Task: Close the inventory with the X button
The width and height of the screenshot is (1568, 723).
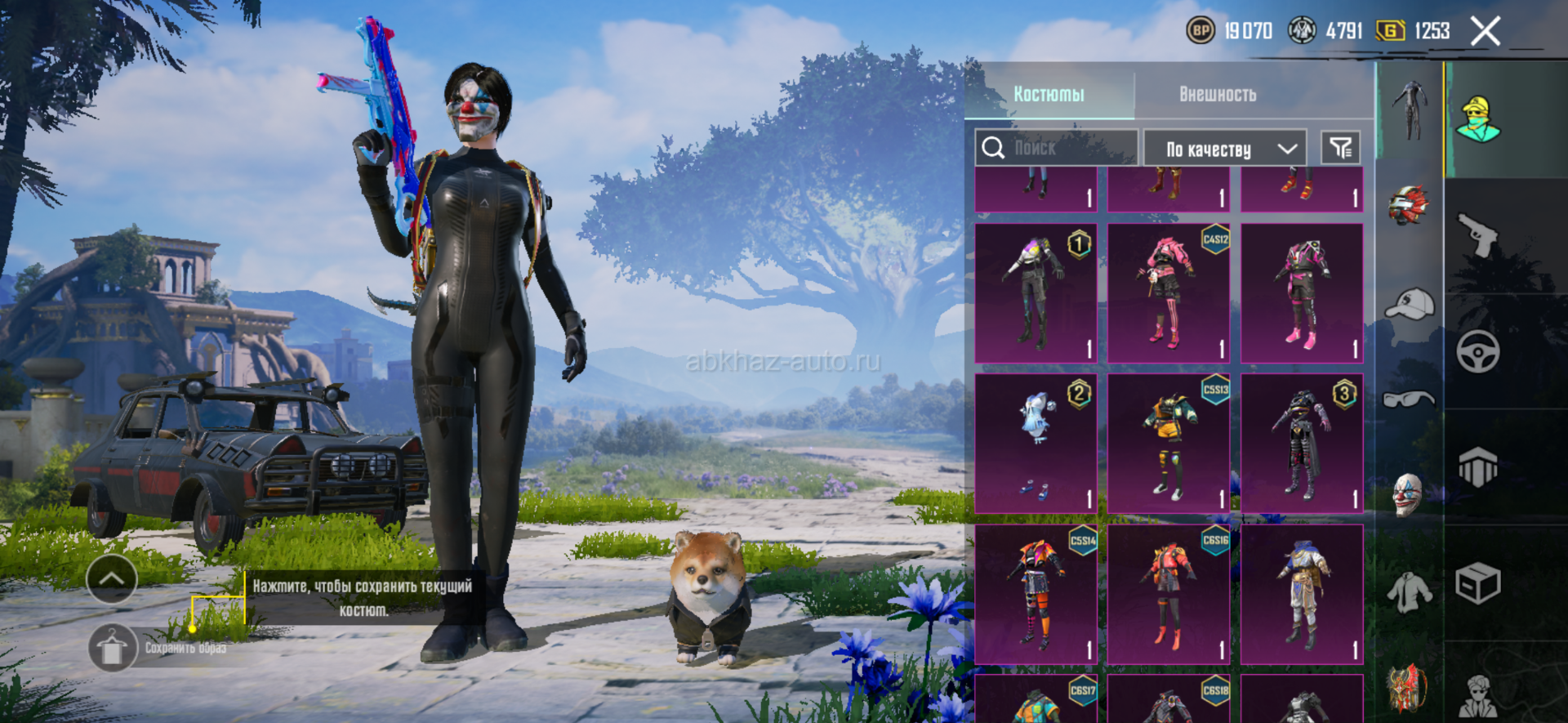Action: (1485, 32)
